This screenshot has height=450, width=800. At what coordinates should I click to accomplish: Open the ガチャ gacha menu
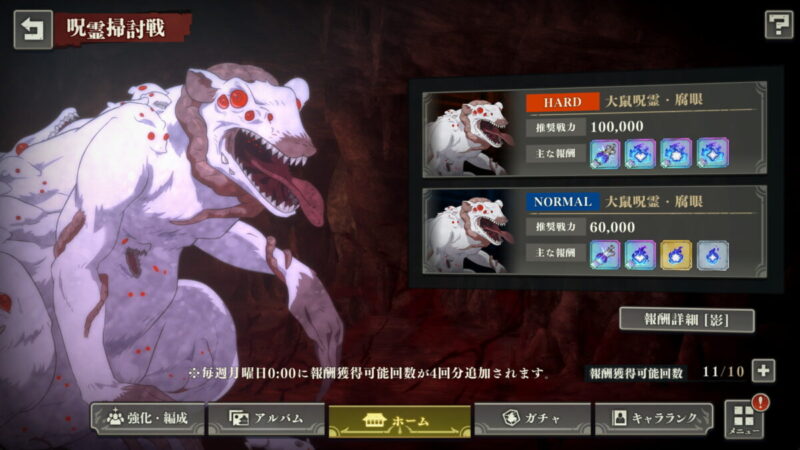click(x=531, y=419)
